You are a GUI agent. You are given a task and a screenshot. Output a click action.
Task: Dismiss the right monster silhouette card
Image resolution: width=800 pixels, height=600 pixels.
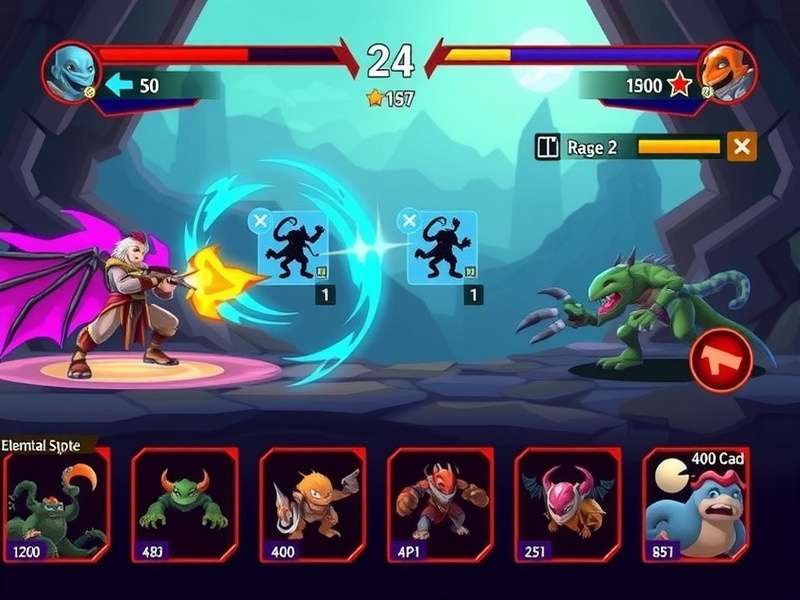(x=408, y=220)
